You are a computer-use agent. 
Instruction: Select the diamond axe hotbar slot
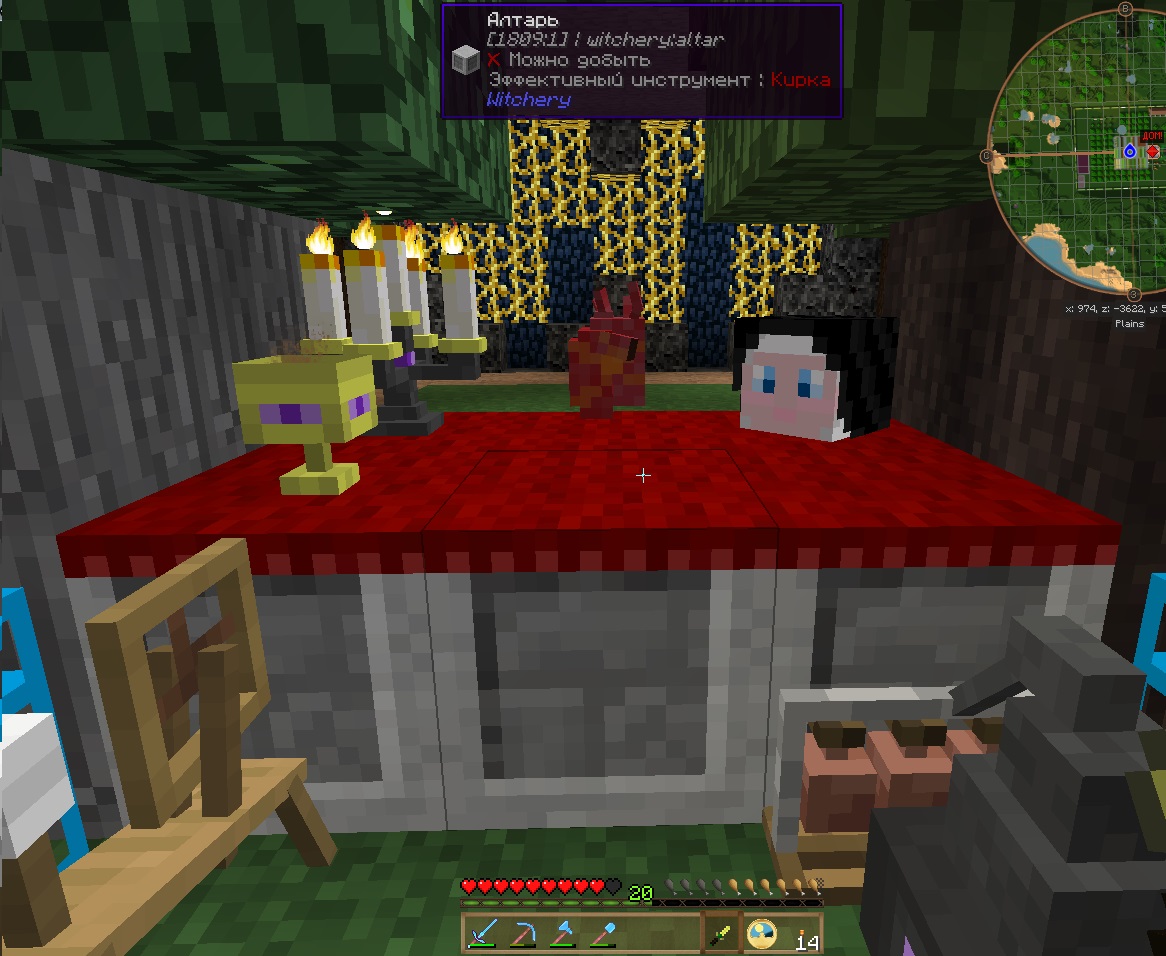564,934
